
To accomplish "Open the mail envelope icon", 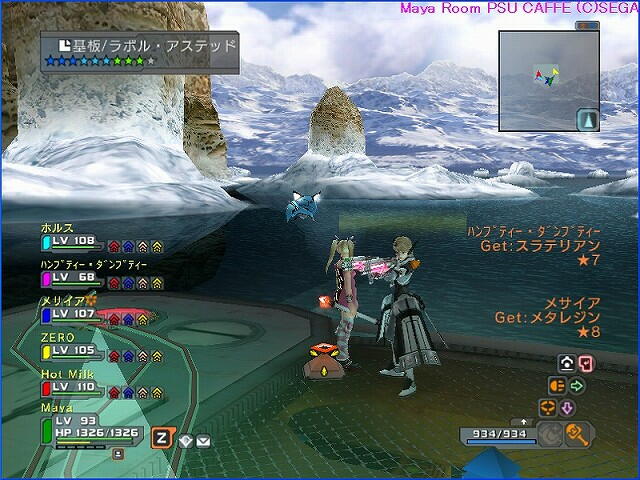I will 203,440.
